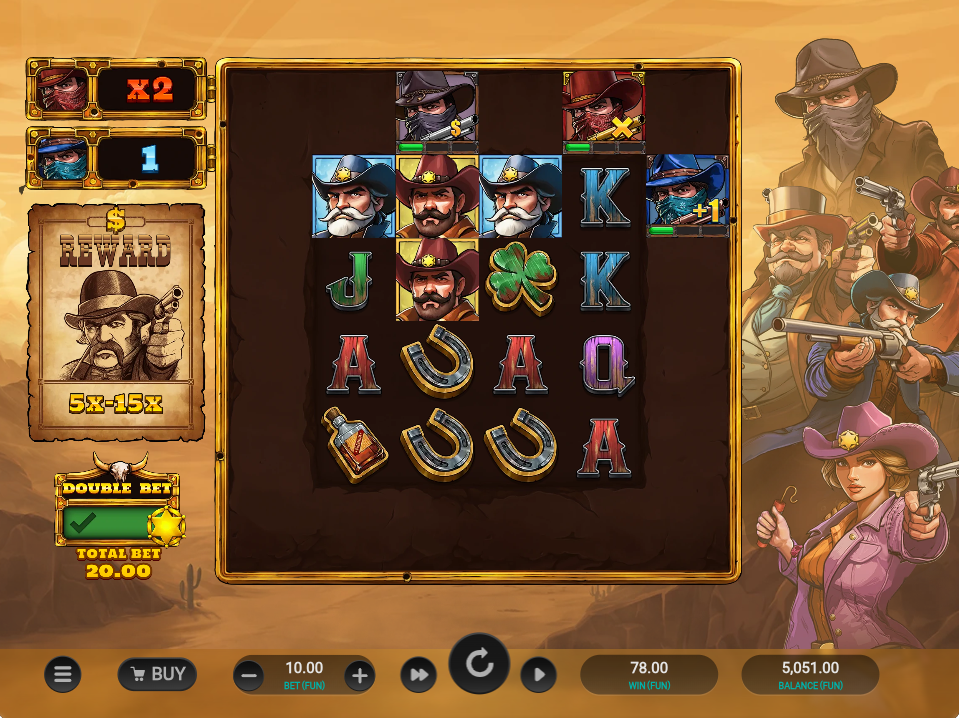Increase the bet amount
The width and height of the screenshot is (959, 718).
click(x=360, y=677)
